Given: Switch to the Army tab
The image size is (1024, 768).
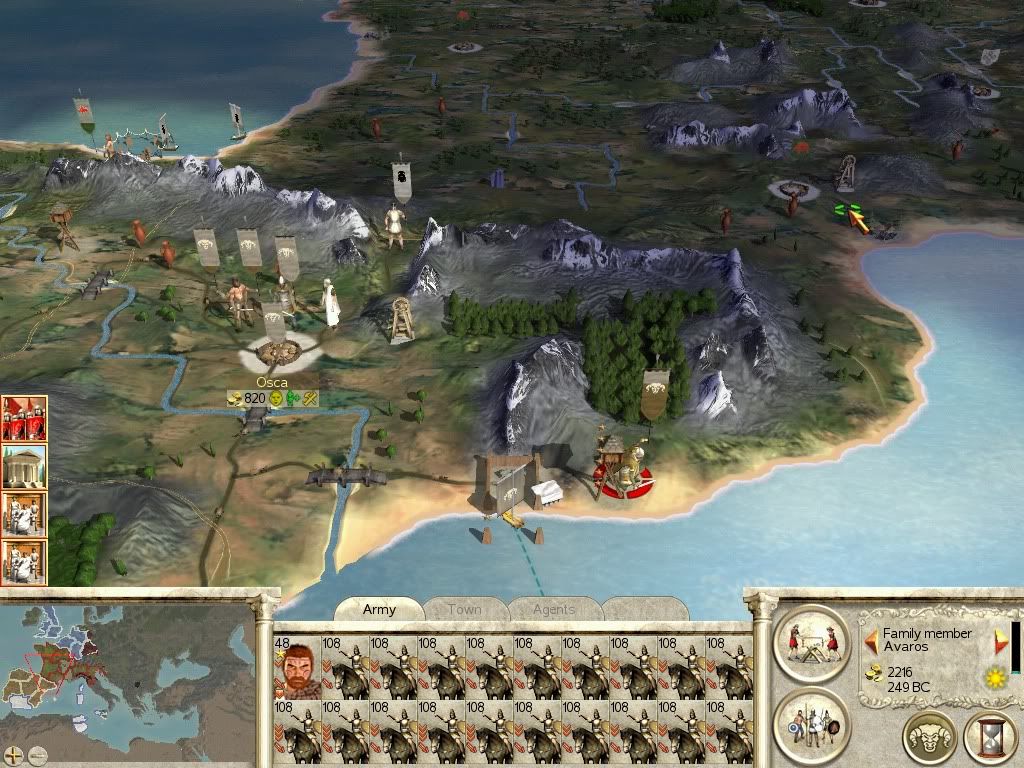Looking at the screenshot, I should (x=379, y=609).
